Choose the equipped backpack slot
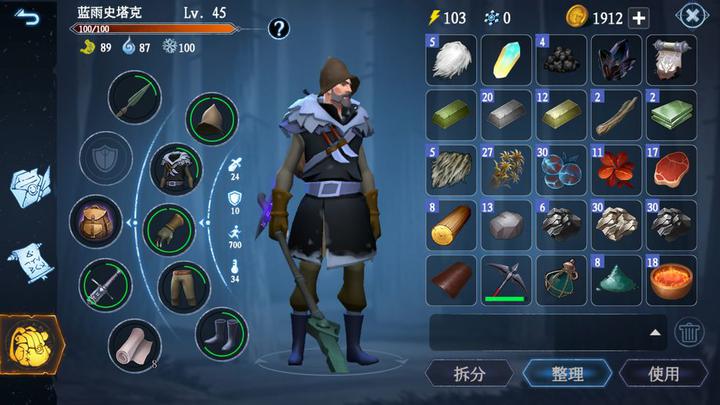The image size is (720, 405). tap(97, 221)
